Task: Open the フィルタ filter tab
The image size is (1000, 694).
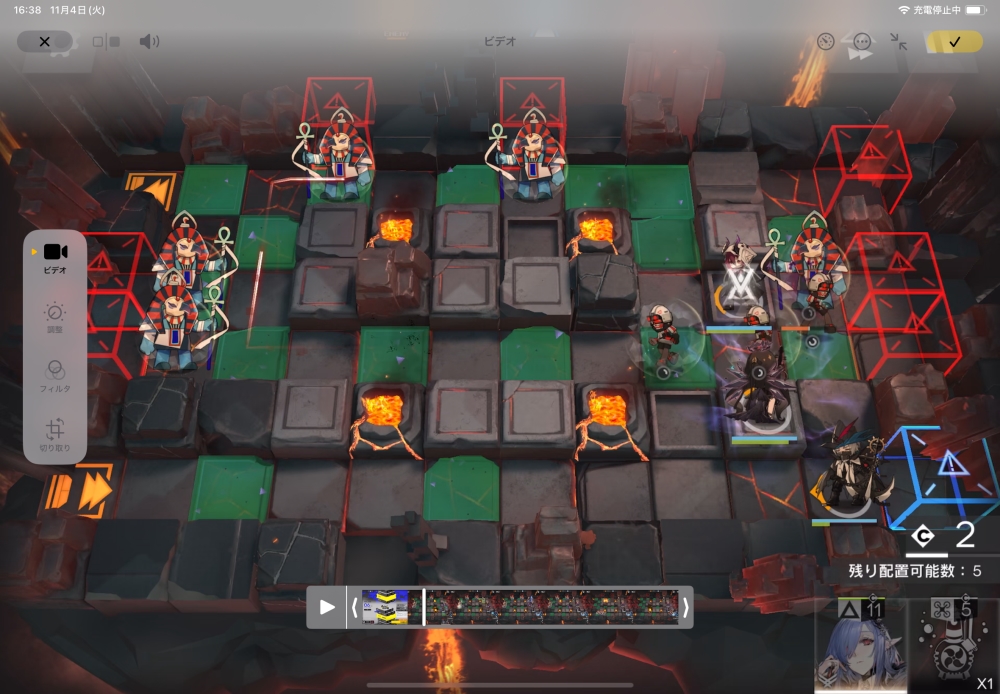Action: point(55,375)
